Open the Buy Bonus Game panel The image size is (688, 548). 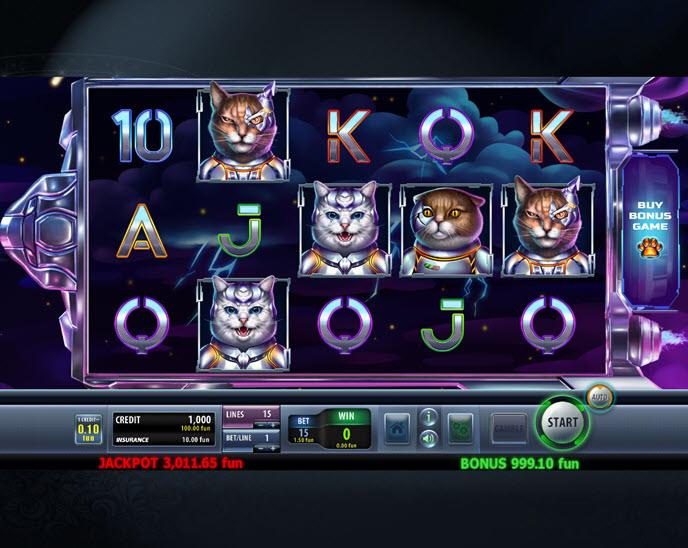click(648, 228)
